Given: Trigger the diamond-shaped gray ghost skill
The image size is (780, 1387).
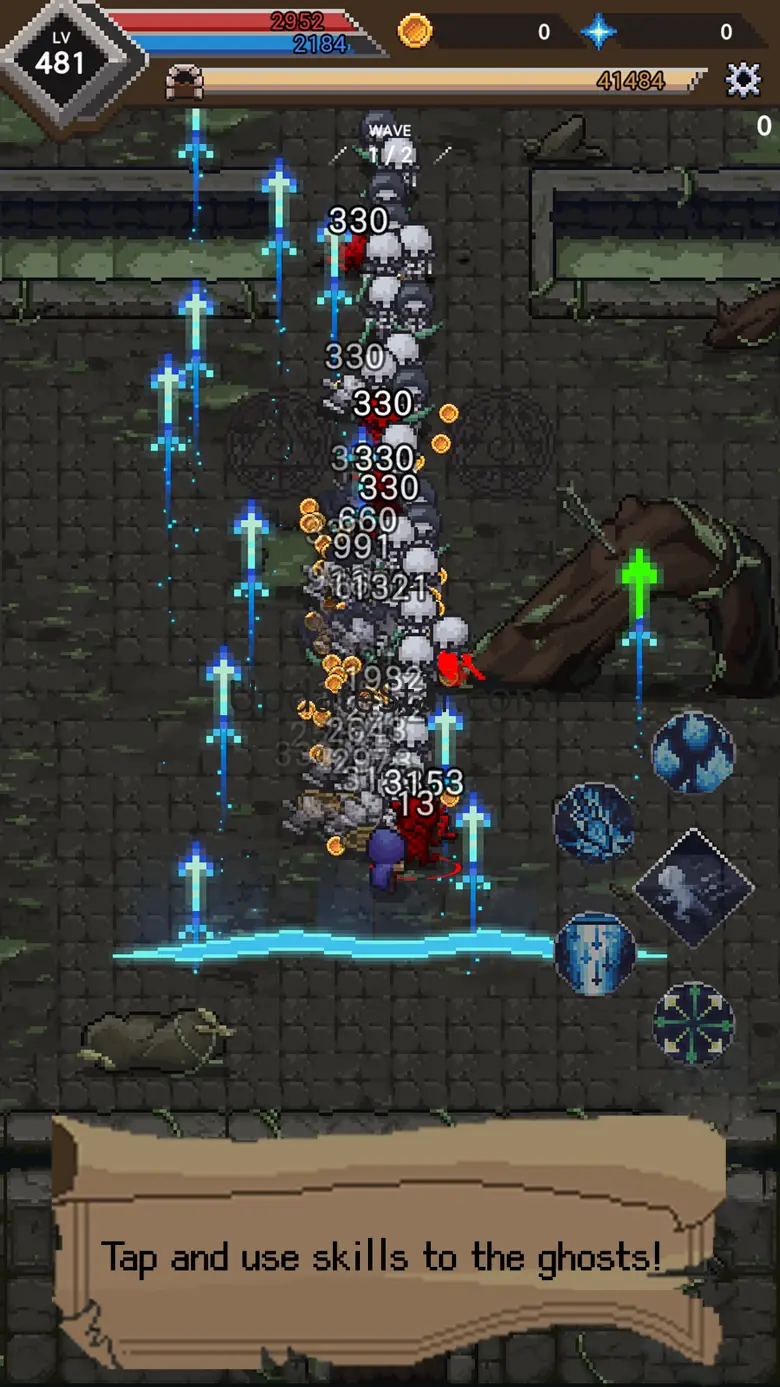Looking at the screenshot, I should (x=693, y=888).
